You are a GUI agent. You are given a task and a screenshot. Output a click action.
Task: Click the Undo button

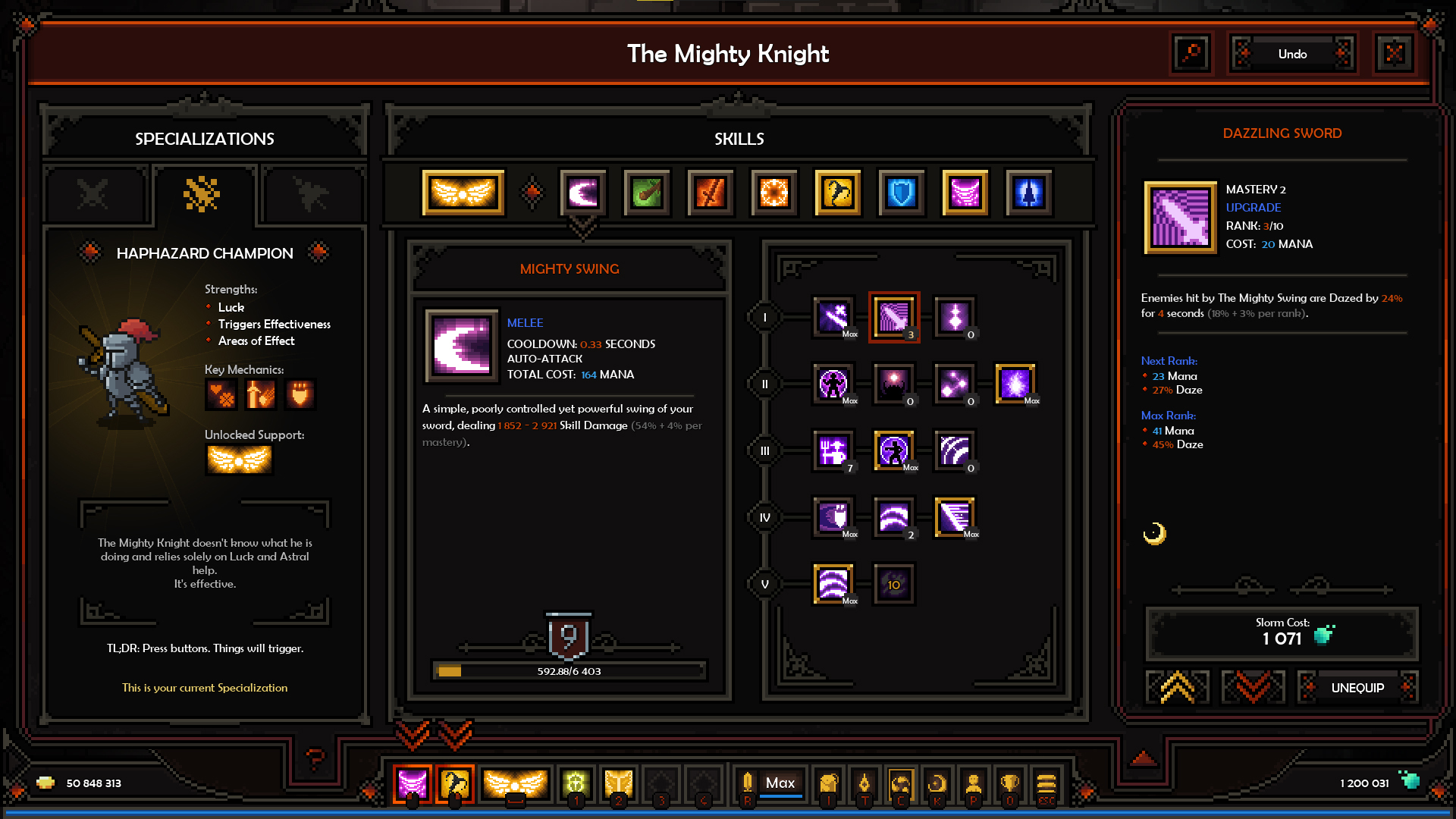(1291, 54)
